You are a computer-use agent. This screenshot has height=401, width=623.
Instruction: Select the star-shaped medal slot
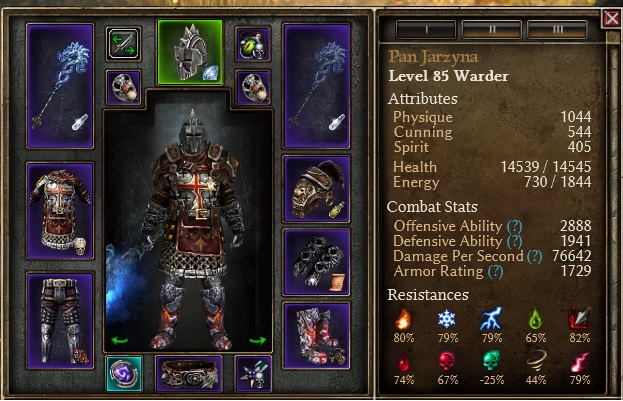(252, 373)
